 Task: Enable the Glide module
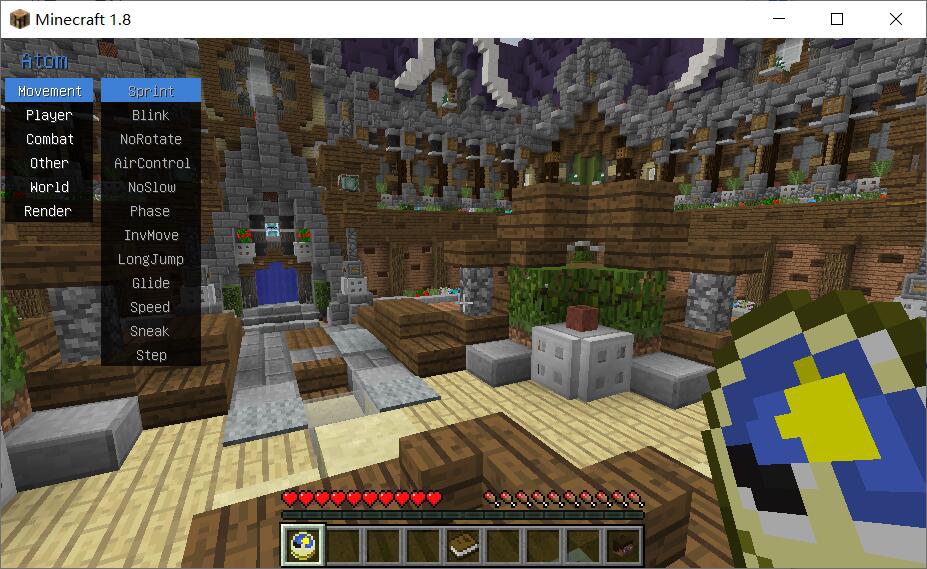tap(151, 283)
